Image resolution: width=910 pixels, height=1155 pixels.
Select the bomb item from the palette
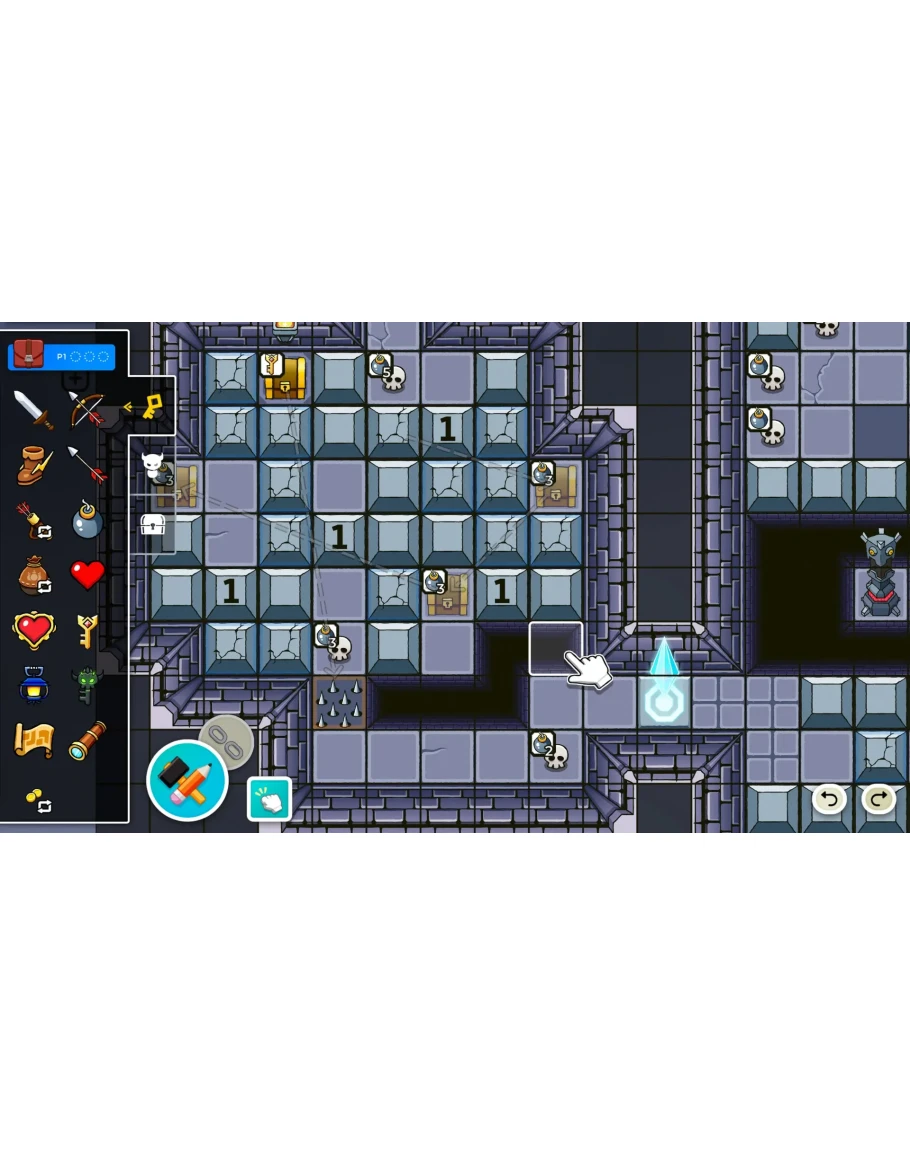click(x=87, y=521)
